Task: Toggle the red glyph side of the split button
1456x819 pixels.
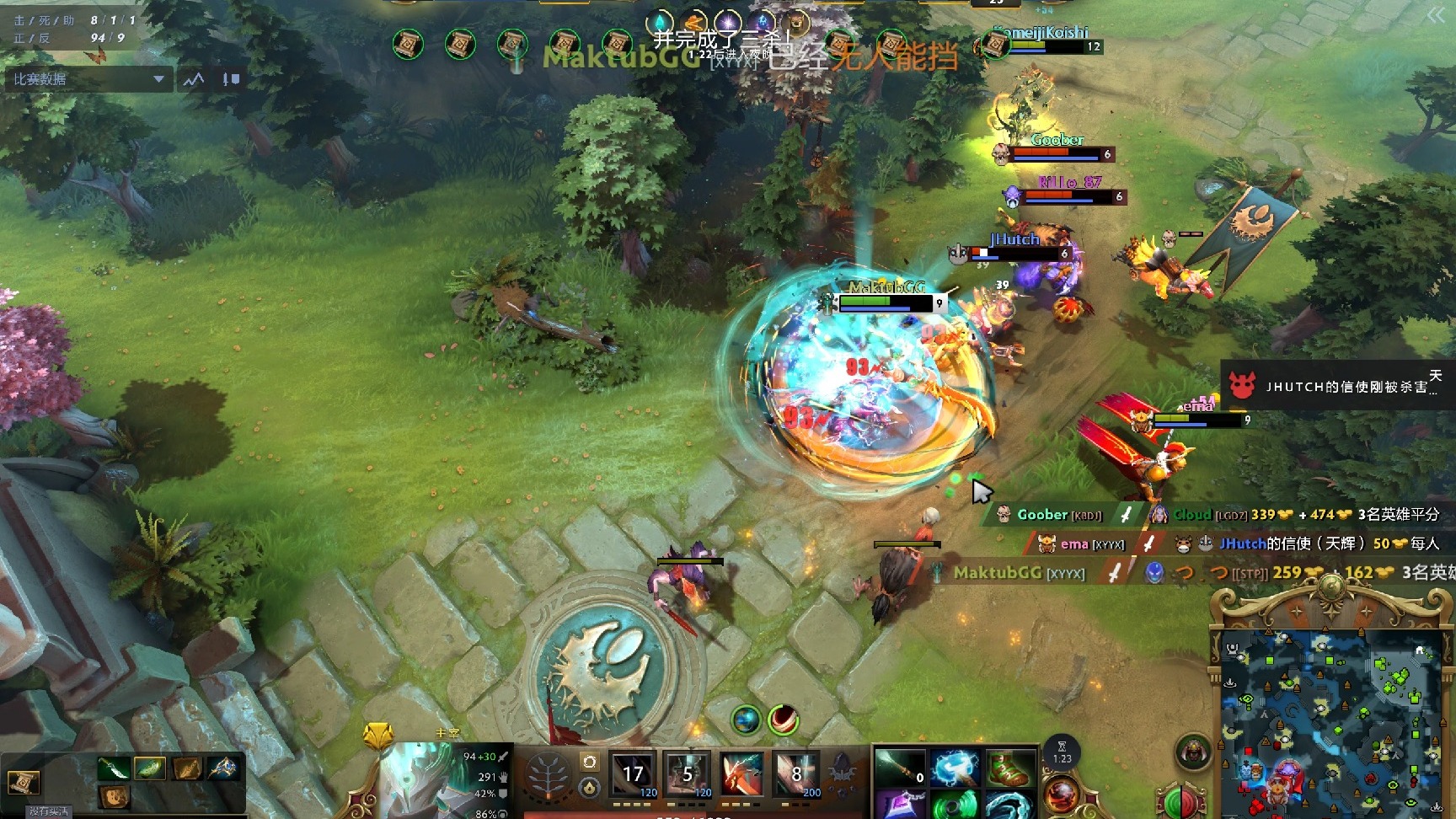Action: (1188, 800)
